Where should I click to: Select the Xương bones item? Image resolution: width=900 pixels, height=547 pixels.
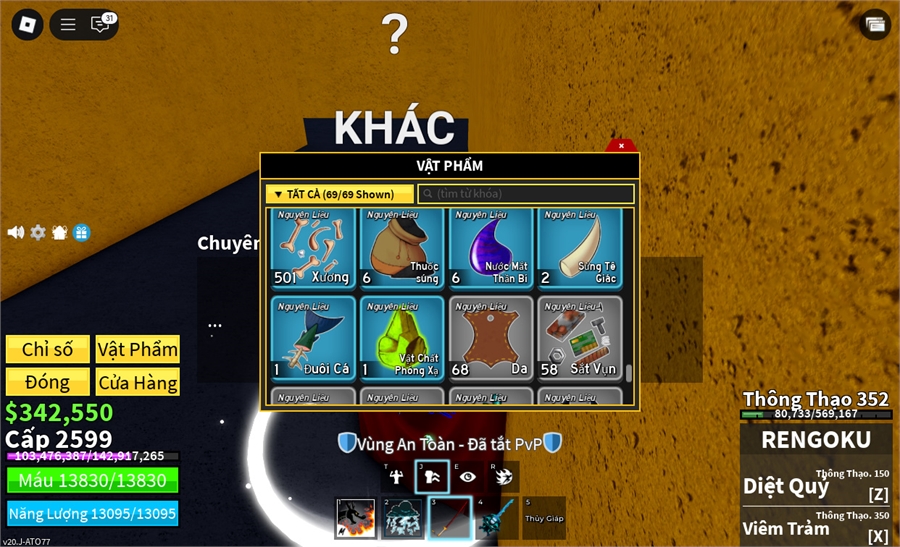coord(313,248)
